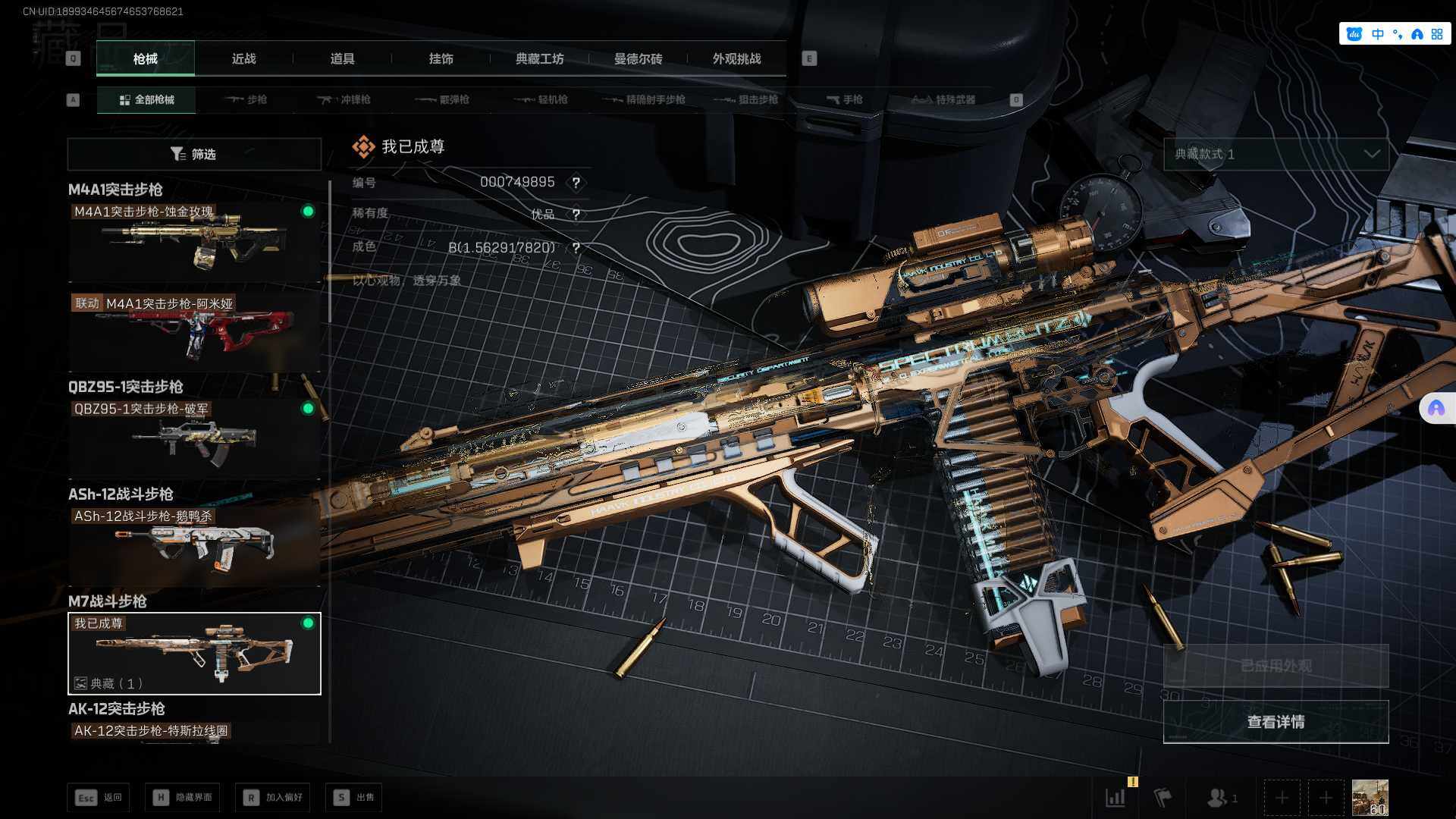Expand the 典藏款式 1 dropdown

click(1276, 154)
